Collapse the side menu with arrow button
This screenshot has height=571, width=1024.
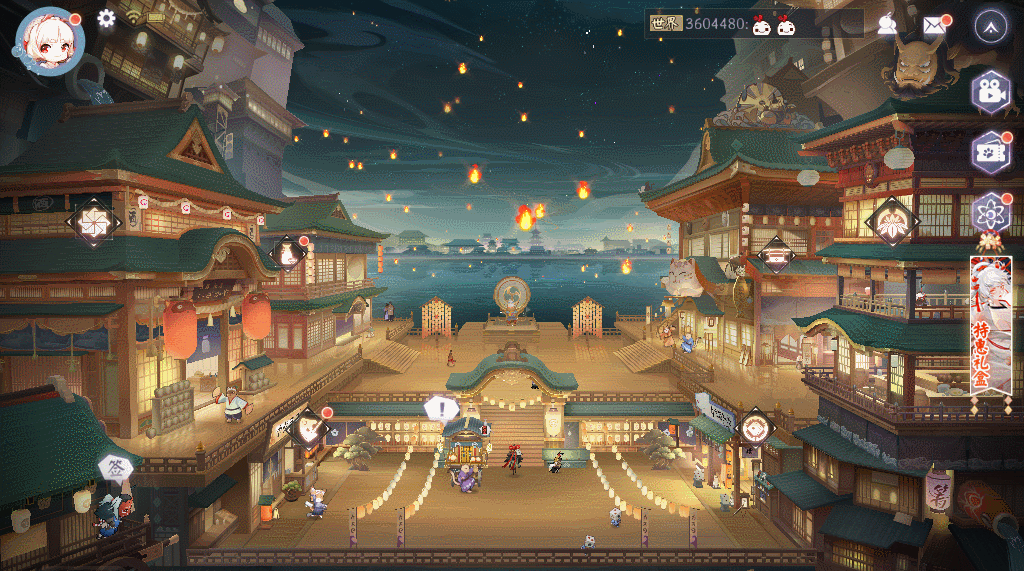click(990, 25)
